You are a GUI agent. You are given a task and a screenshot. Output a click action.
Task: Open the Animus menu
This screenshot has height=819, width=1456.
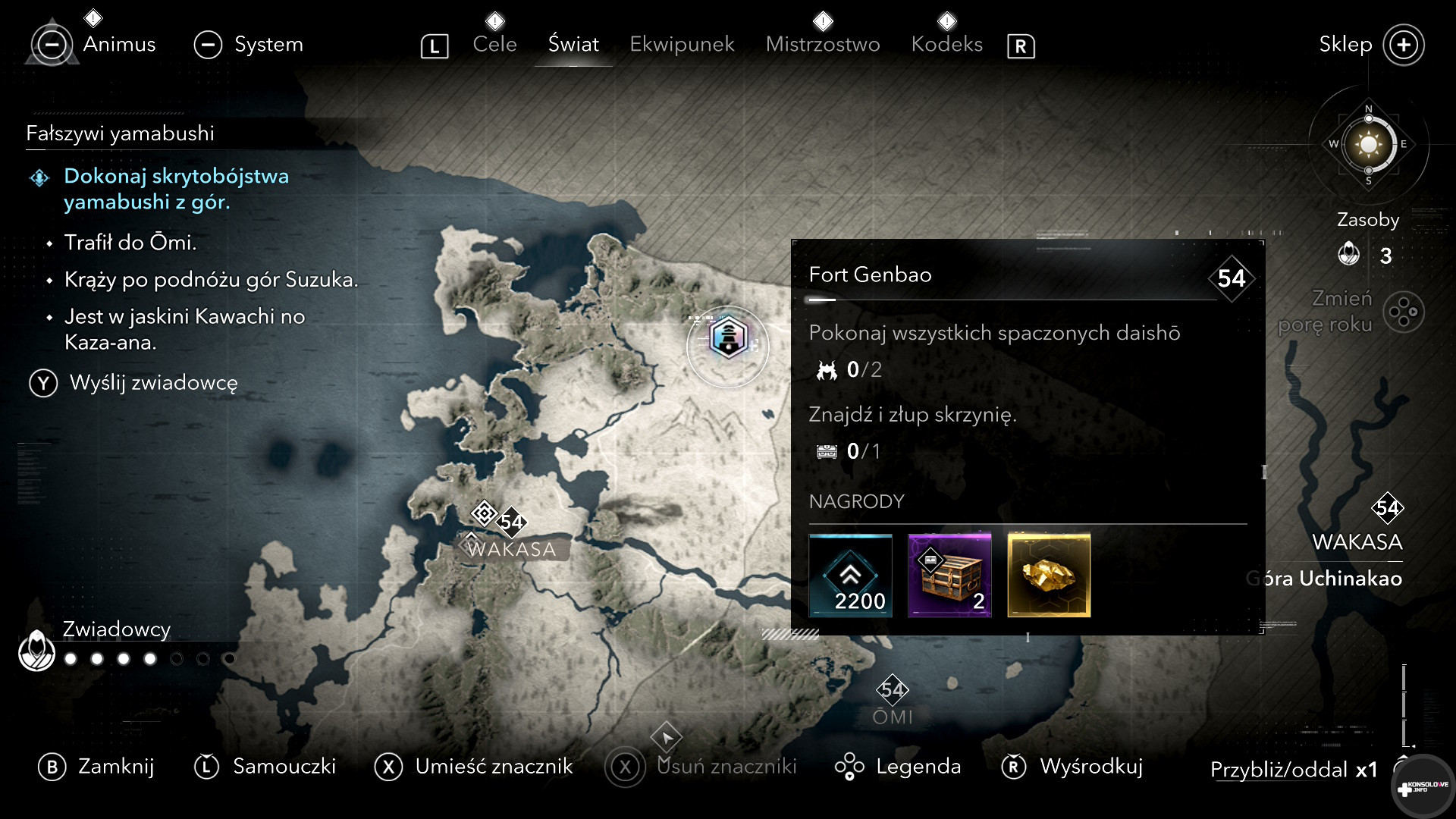pyautogui.click(x=118, y=44)
